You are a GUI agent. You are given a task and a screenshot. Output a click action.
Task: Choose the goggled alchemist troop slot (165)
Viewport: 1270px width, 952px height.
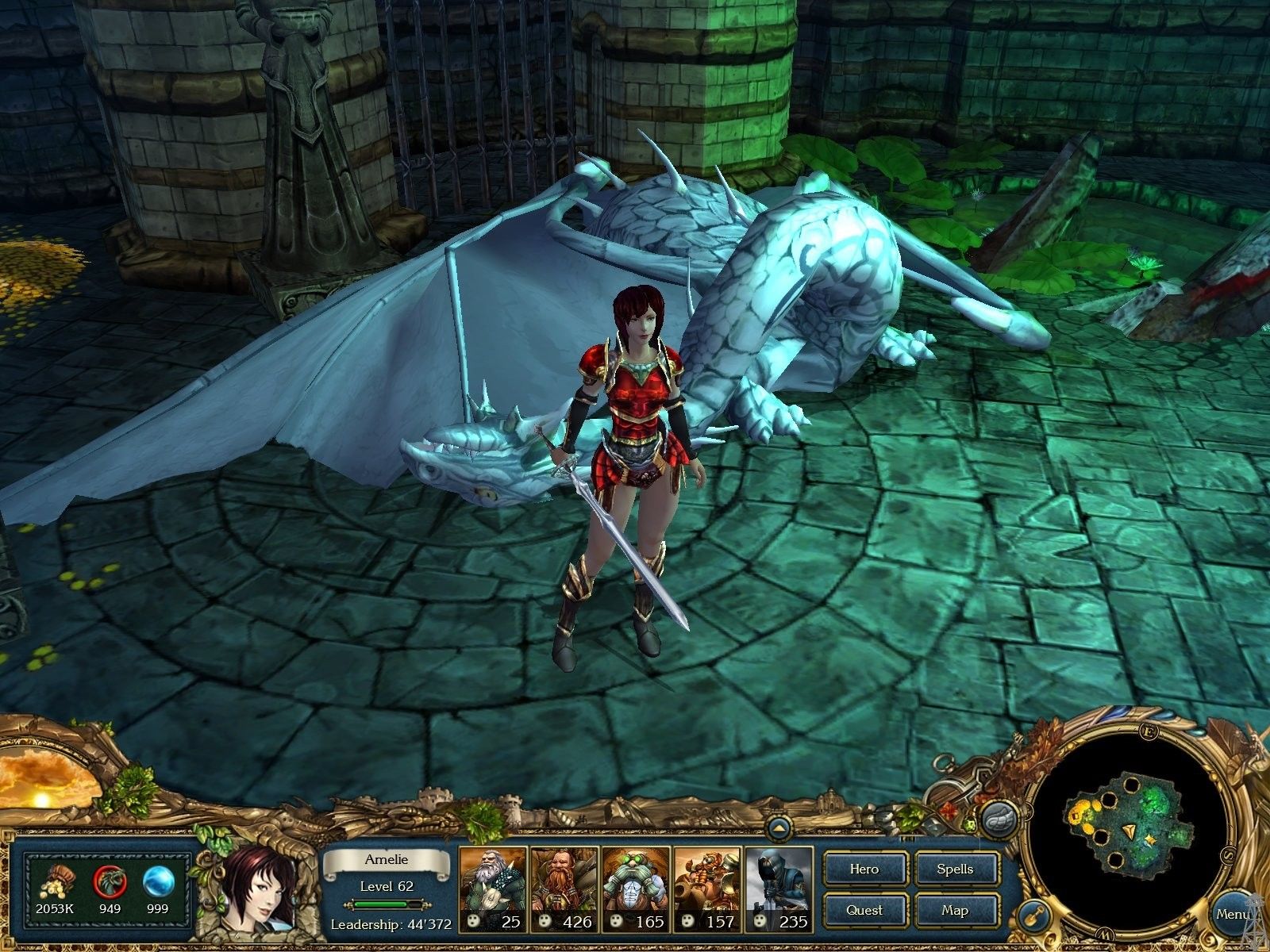[x=635, y=889]
